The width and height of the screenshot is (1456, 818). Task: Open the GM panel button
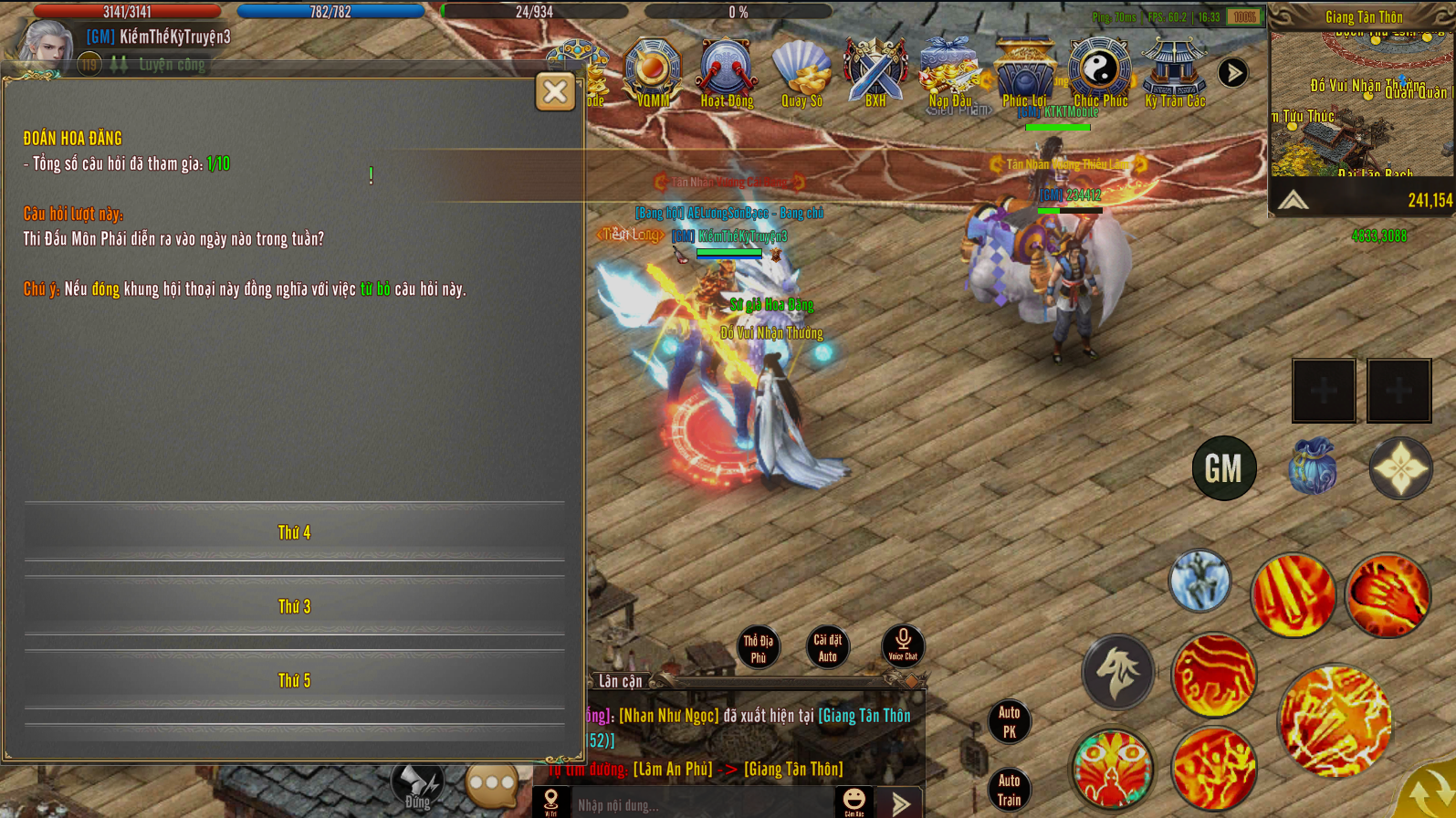coord(1223,468)
